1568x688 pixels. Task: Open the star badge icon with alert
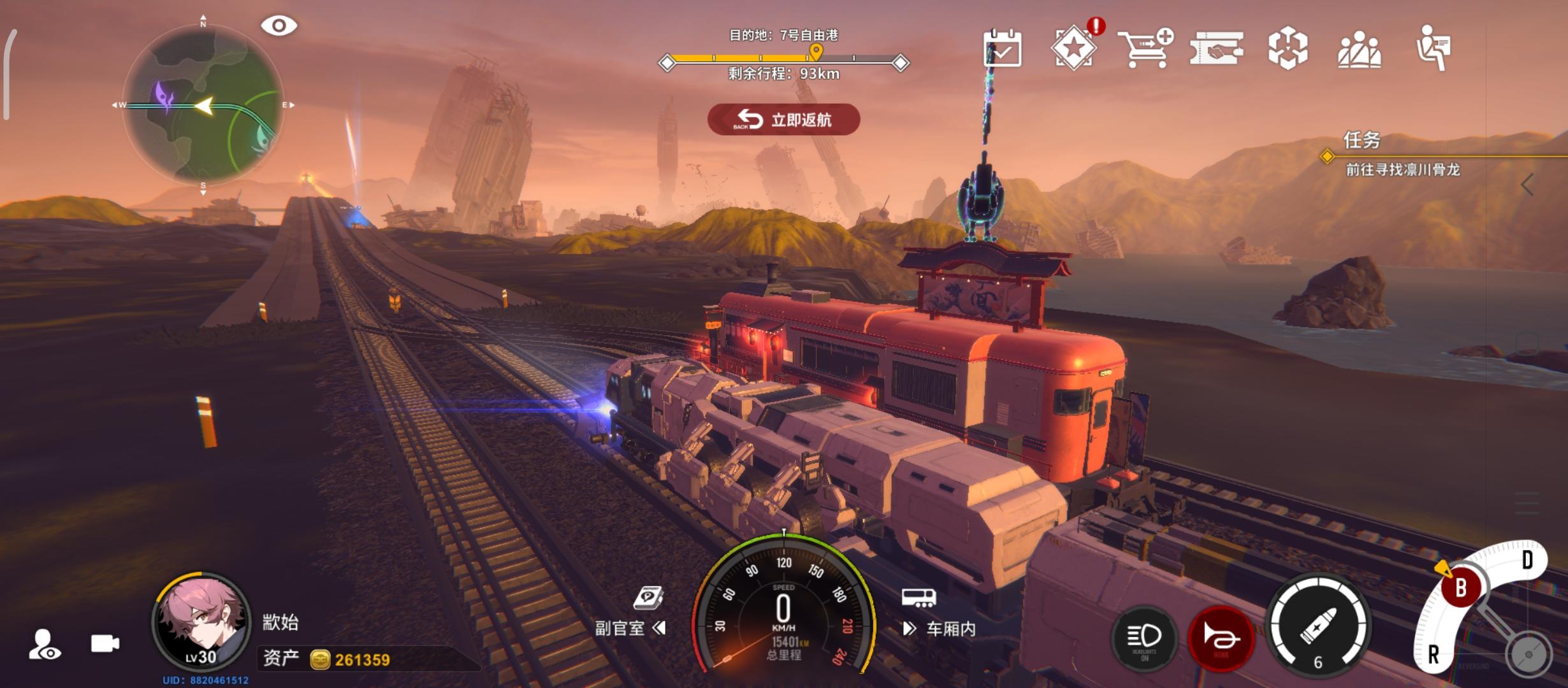[1075, 48]
